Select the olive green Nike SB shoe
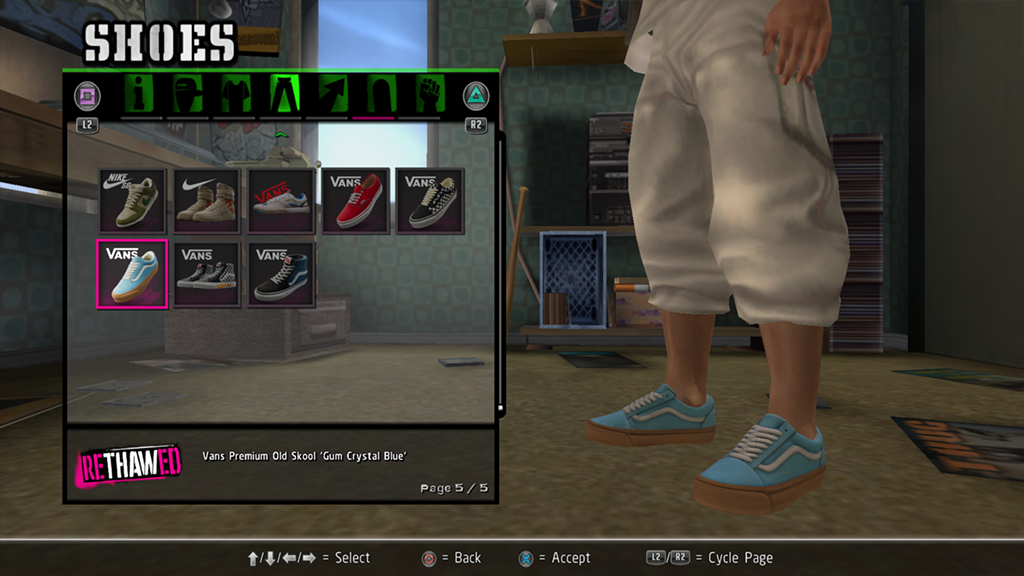The image size is (1024, 576). coord(133,201)
